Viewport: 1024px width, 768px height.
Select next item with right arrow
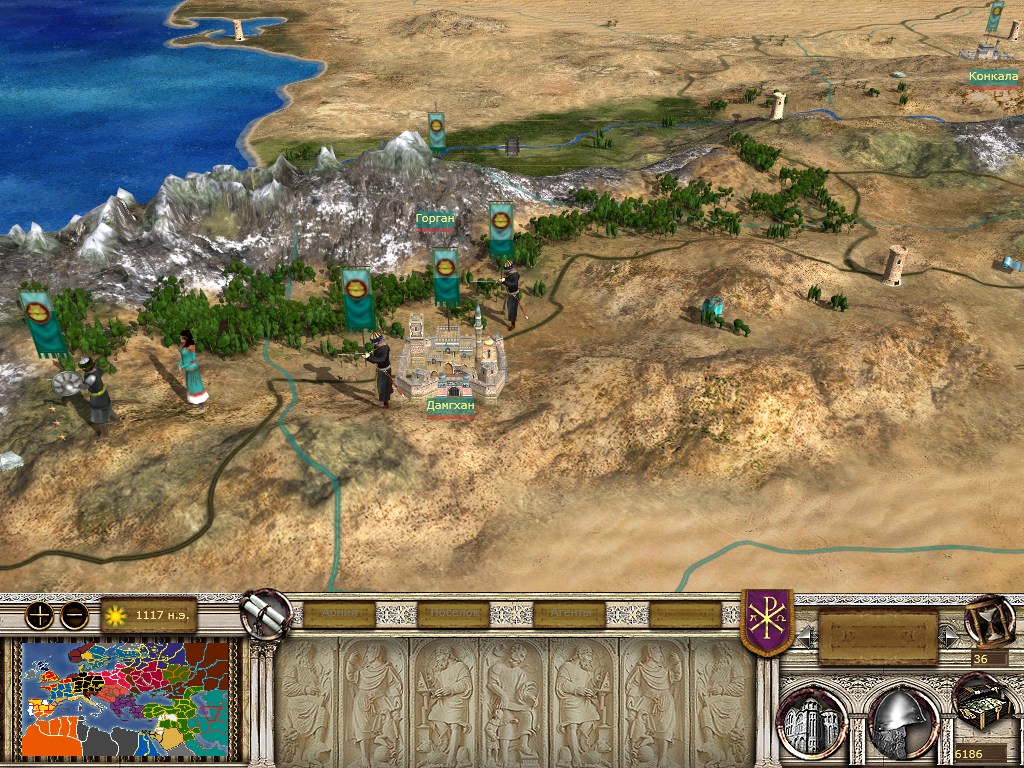(x=951, y=631)
